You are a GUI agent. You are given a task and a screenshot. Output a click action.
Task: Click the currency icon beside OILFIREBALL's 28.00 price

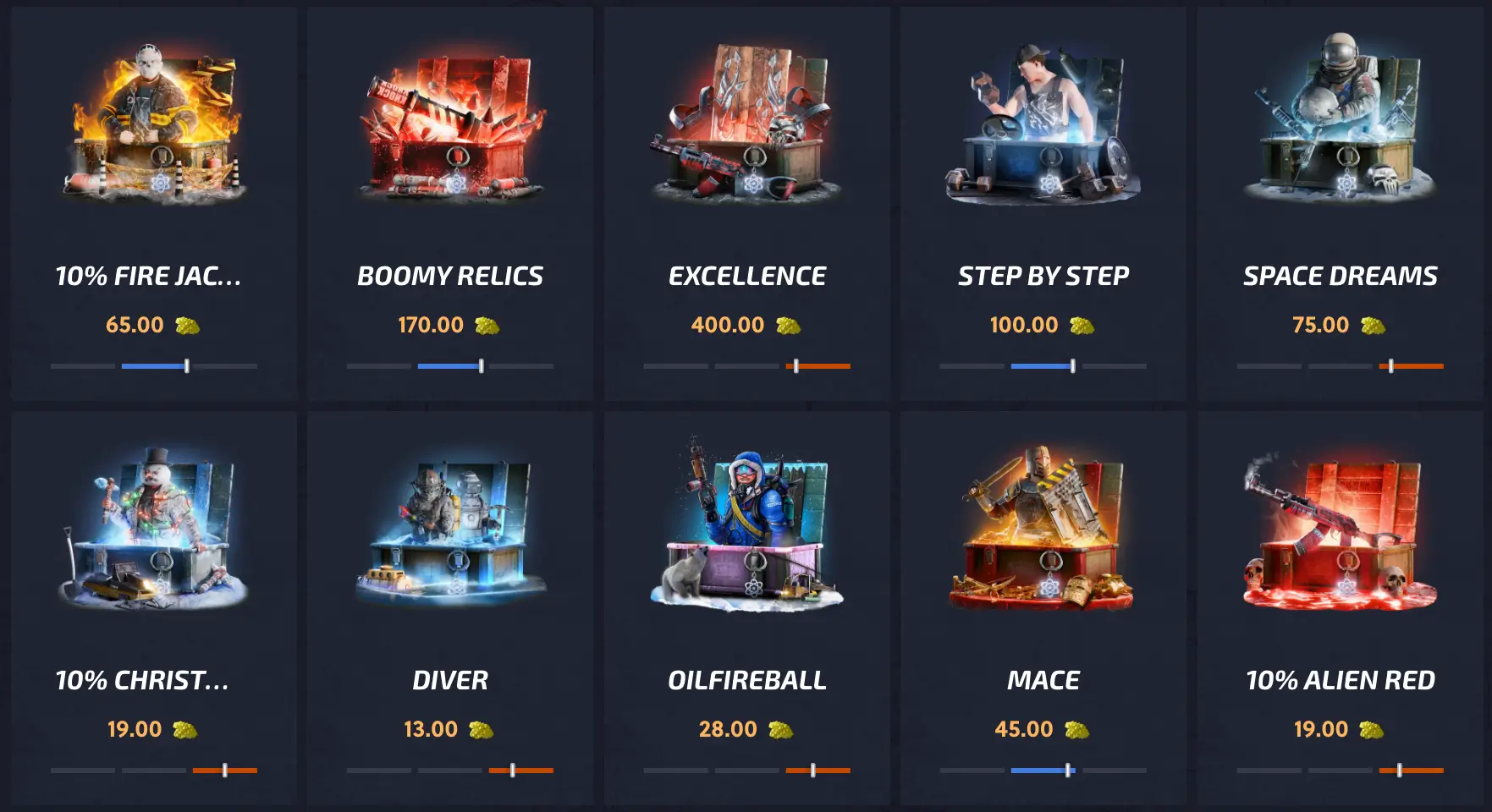tap(782, 729)
